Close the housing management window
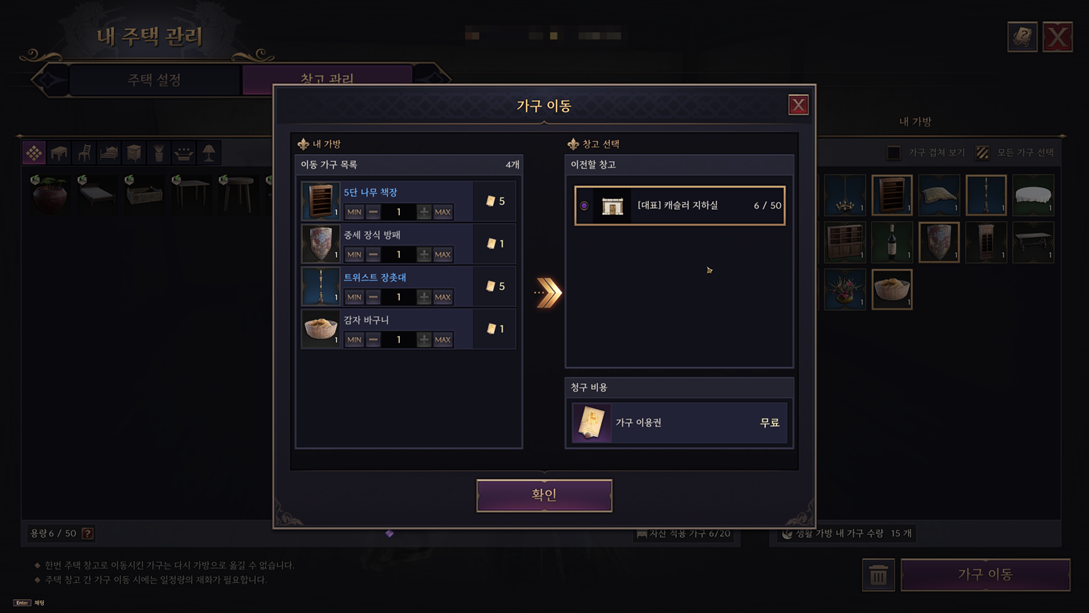 click(1057, 37)
